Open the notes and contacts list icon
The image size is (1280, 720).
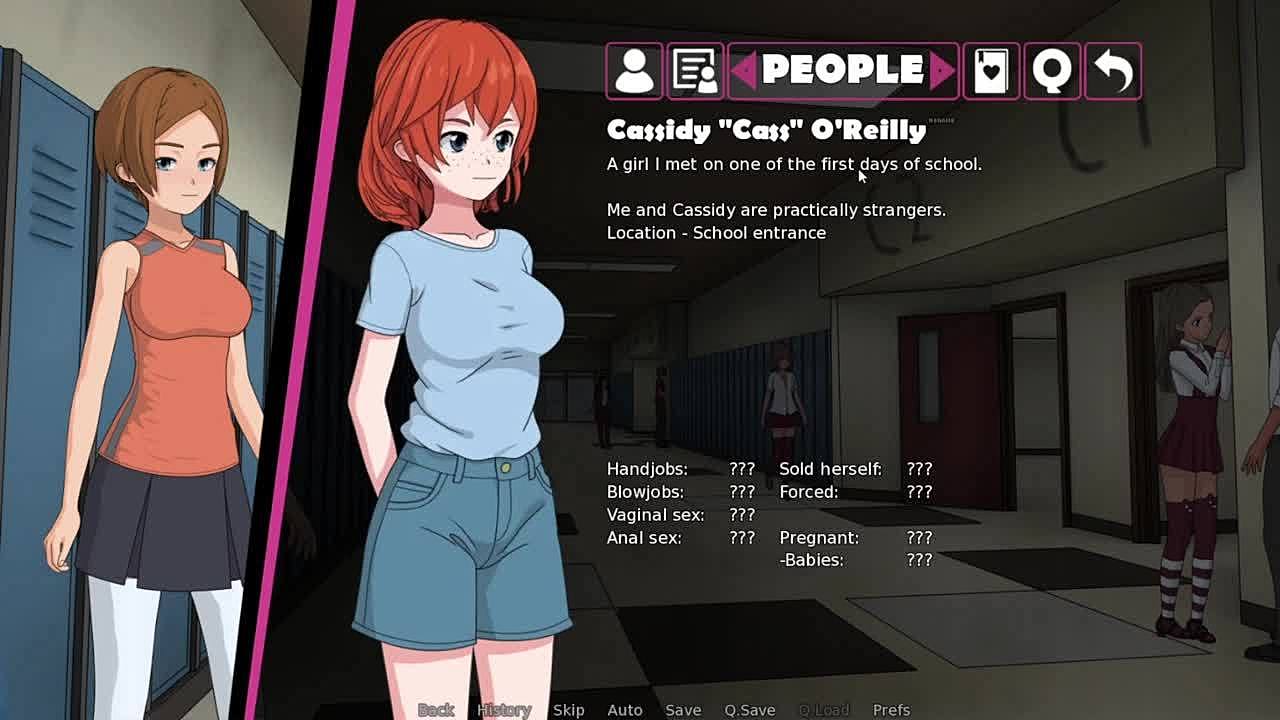pyautogui.click(x=695, y=71)
